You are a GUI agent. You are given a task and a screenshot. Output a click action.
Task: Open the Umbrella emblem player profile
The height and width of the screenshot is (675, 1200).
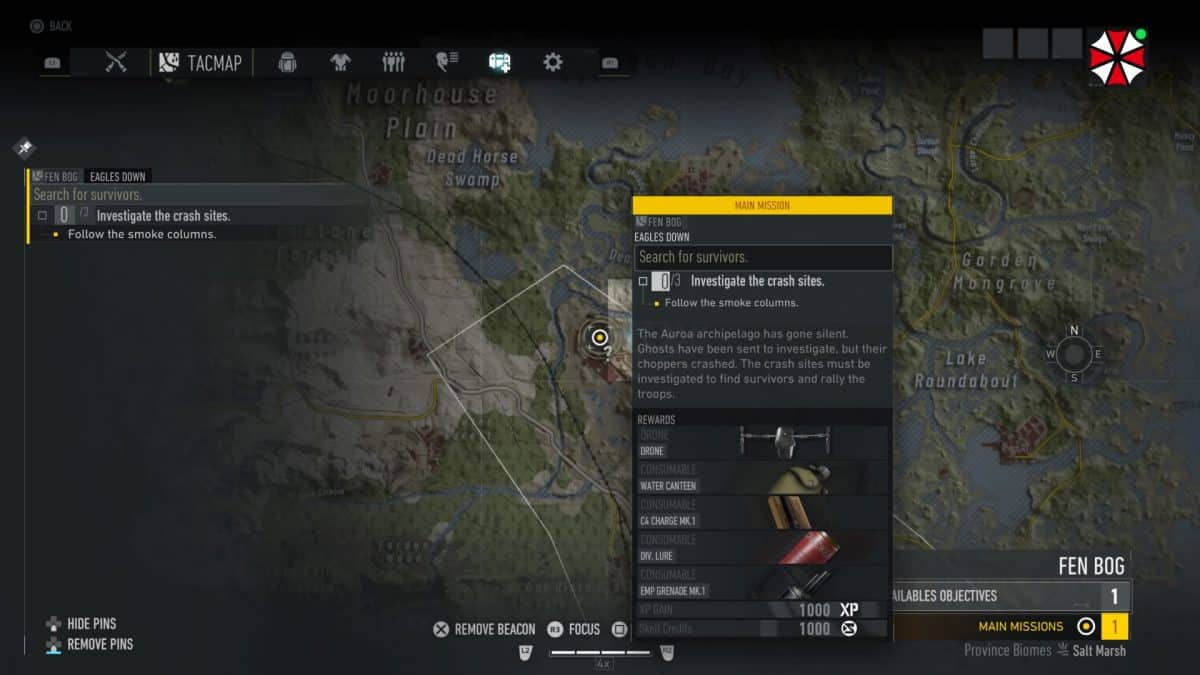[1115, 56]
